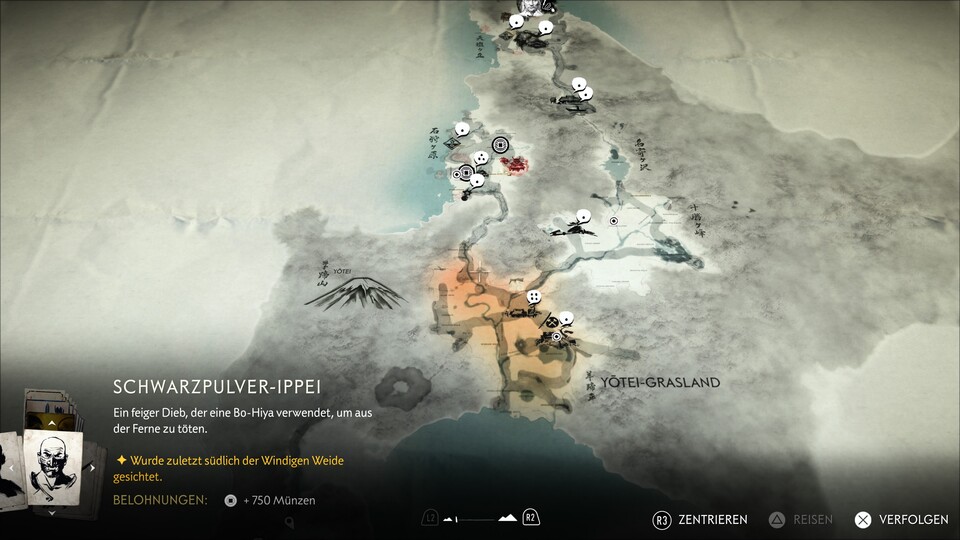The image size is (960, 540).
Task: Select the crossed tools camp marker
Action: [552, 323]
